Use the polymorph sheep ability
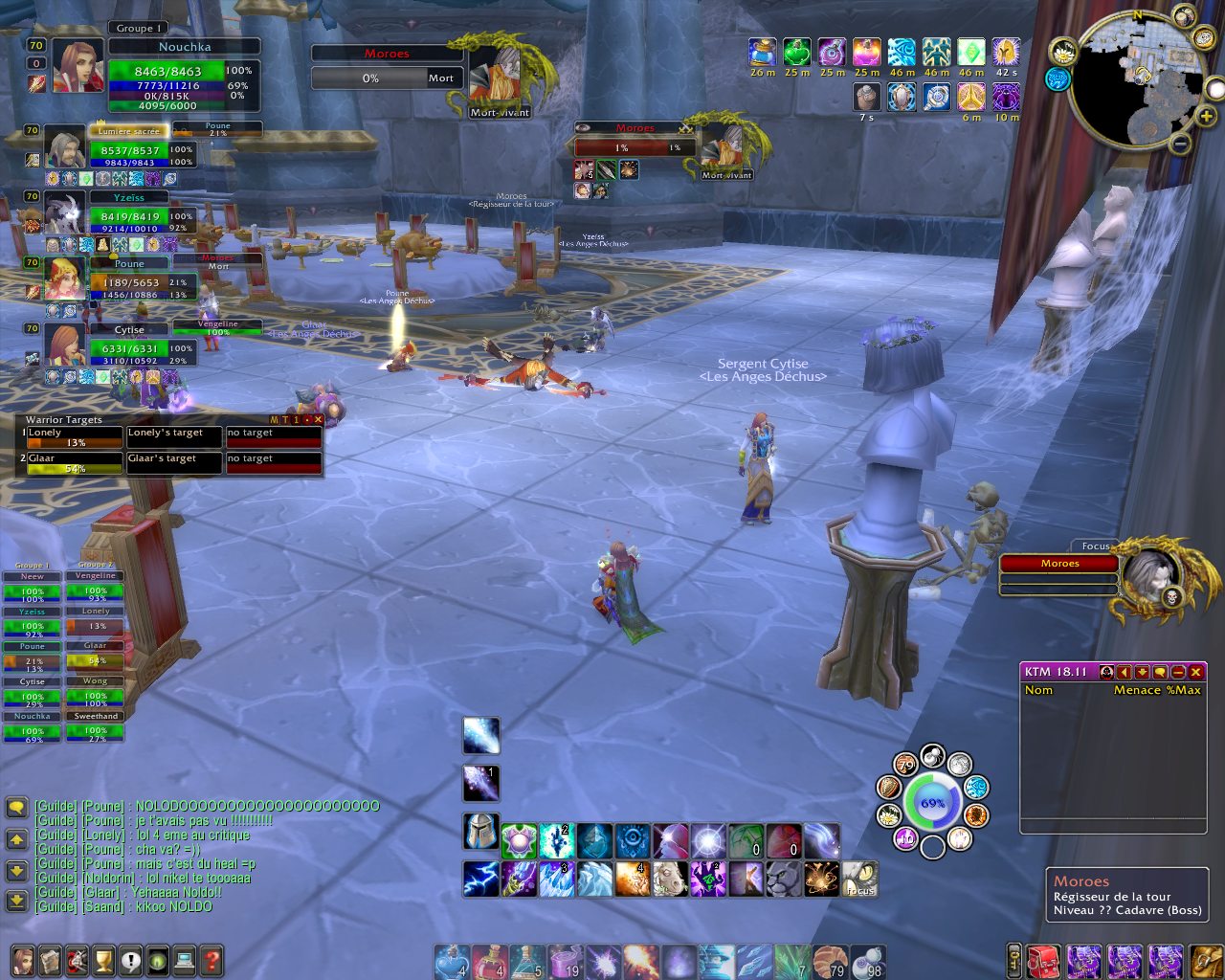 [671, 879]
